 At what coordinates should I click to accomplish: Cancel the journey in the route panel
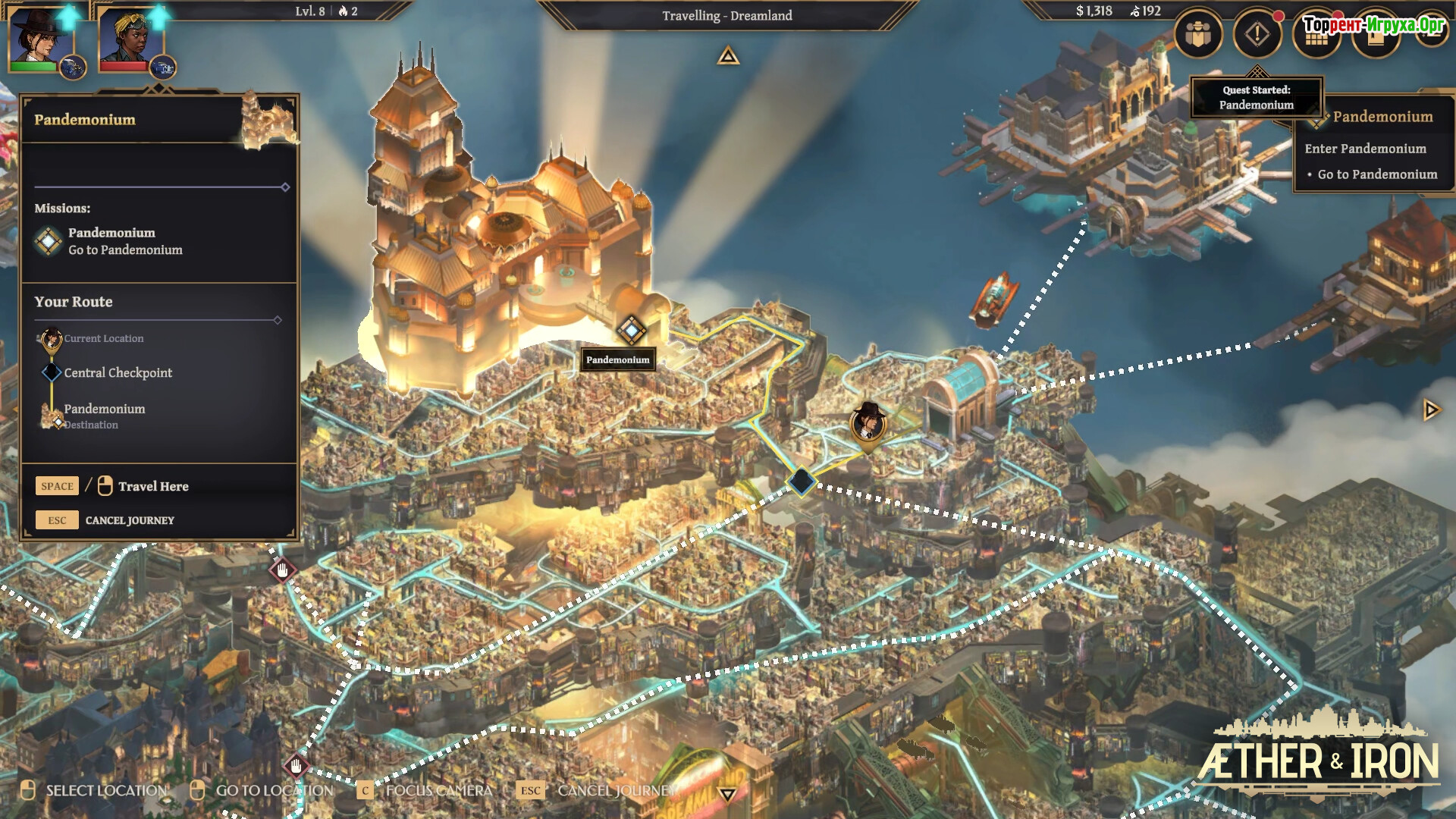tap(129, 520)
